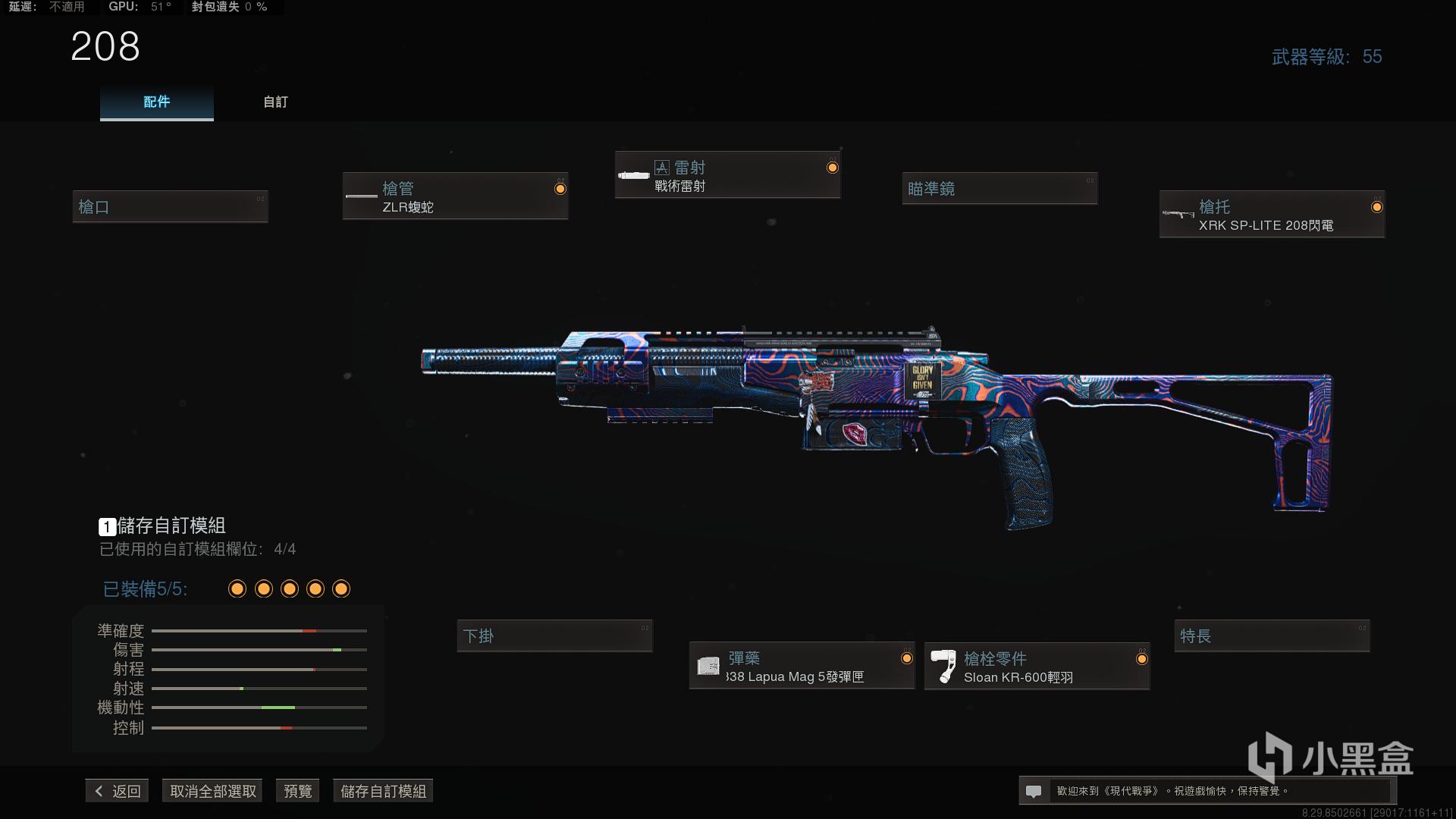The width and height of the screenshot is (1456, 819).
Task: Select the empty 下掛 underbarrel slot
Action: tap(554, 635)
